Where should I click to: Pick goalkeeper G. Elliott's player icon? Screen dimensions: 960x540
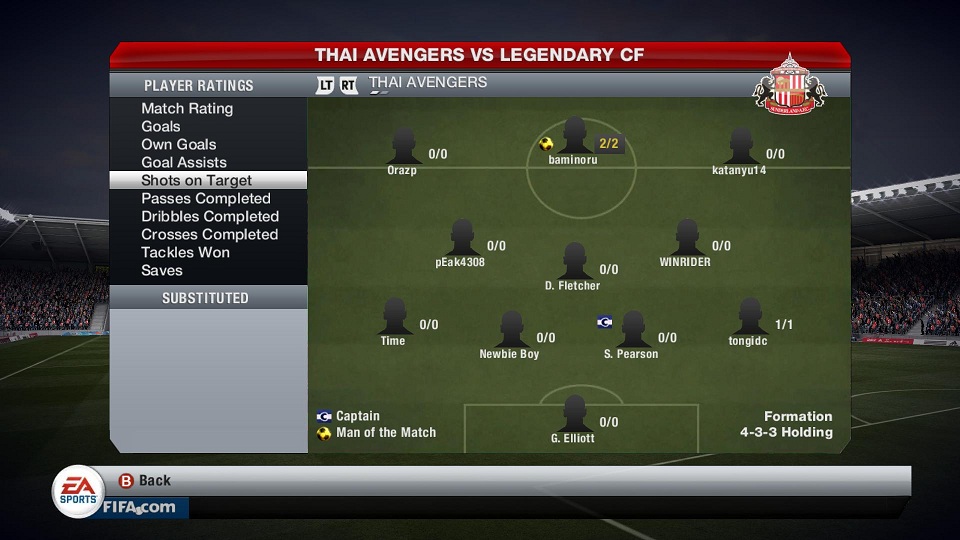(574, 413)
